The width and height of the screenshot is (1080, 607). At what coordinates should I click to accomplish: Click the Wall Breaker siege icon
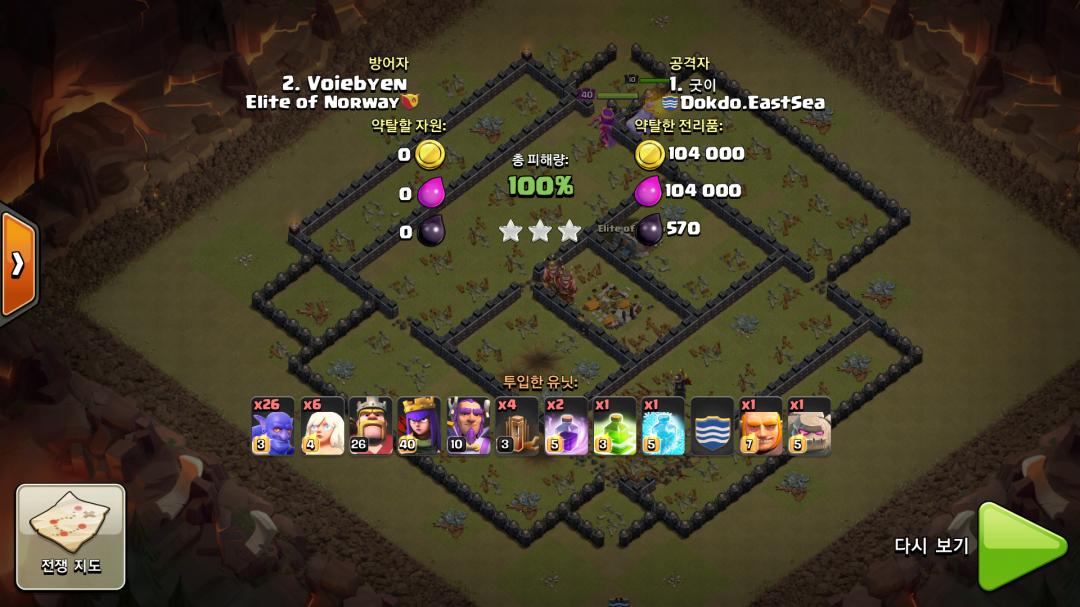(517, 427)
